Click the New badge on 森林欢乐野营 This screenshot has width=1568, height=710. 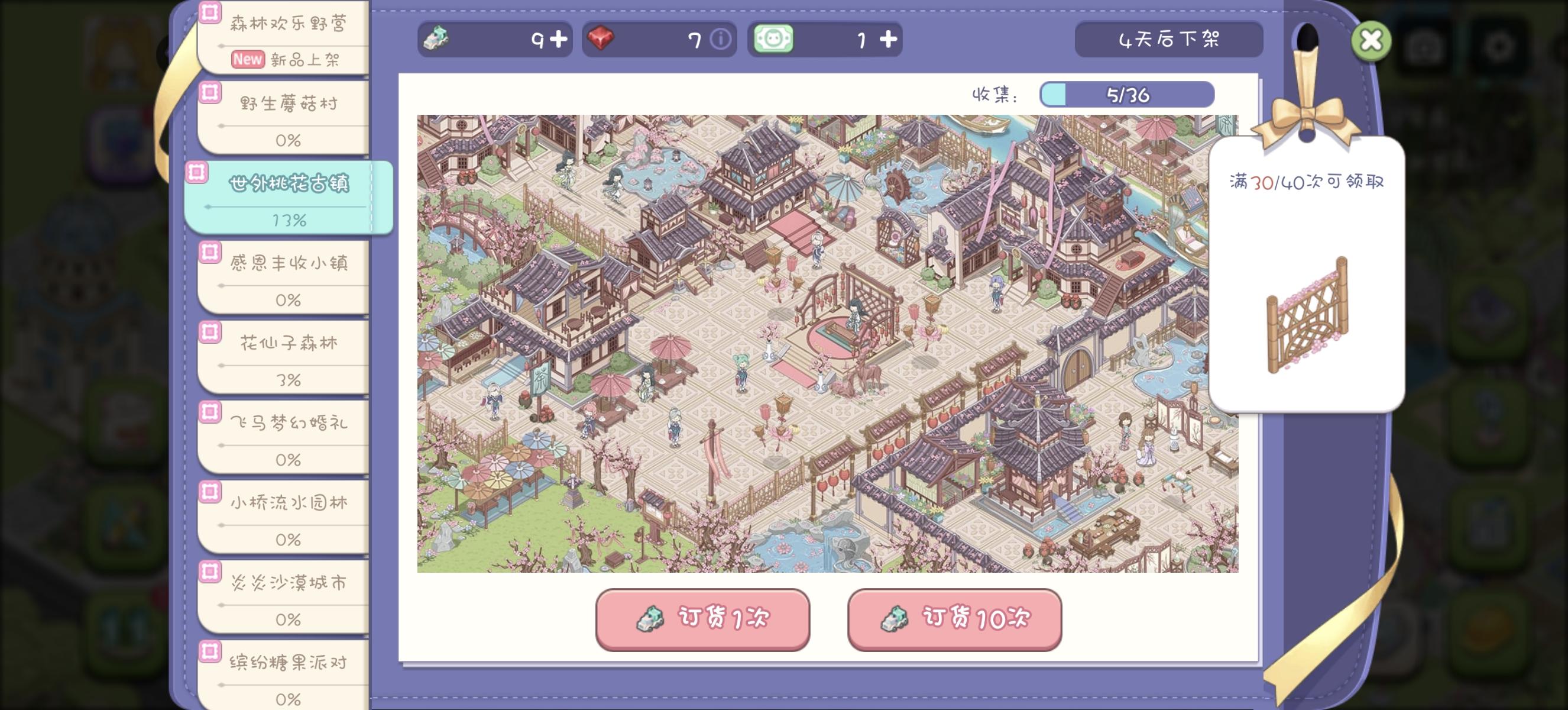248,60
